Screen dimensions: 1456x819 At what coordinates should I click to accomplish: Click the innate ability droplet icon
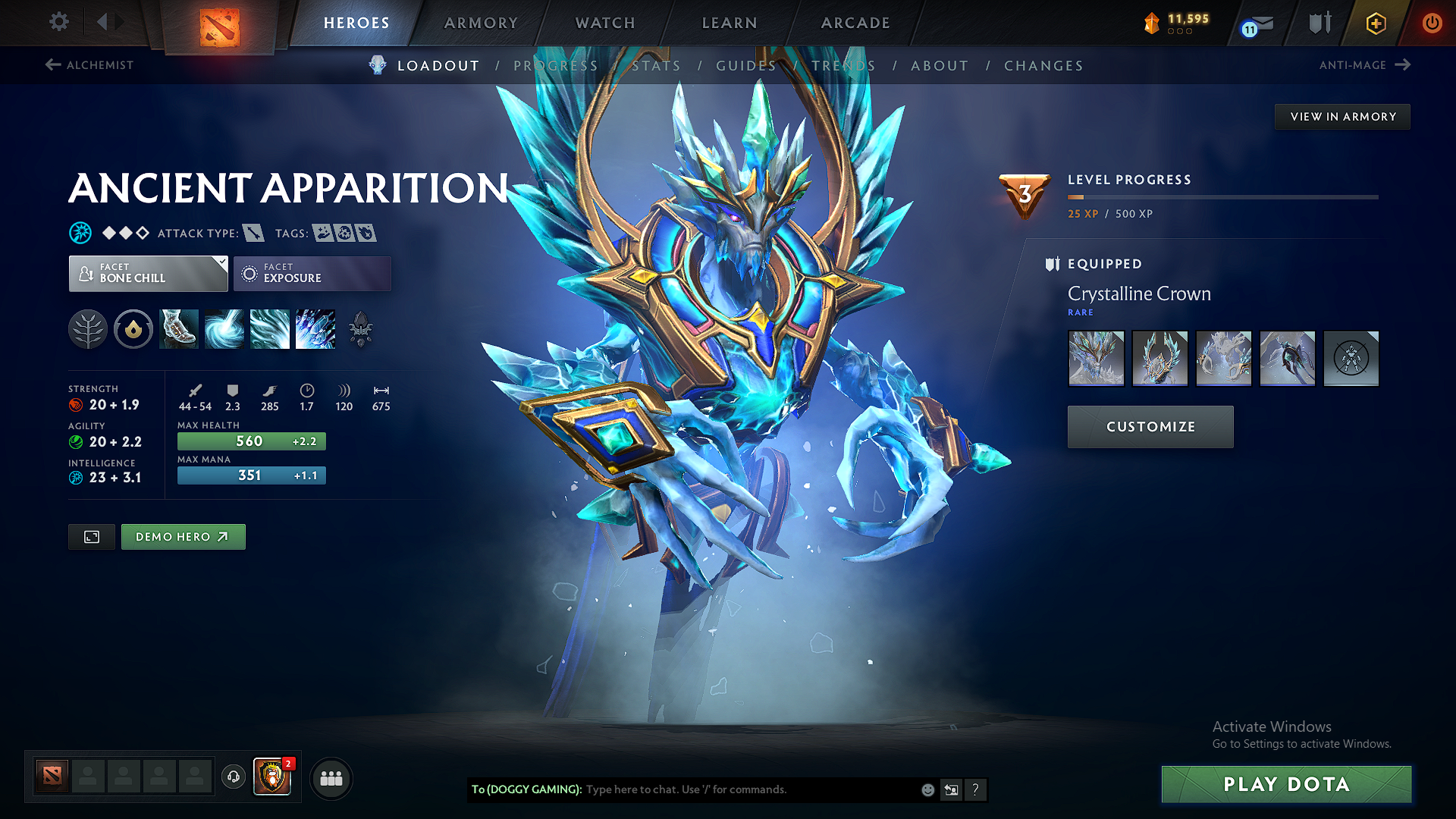click(x=133, y=329)
